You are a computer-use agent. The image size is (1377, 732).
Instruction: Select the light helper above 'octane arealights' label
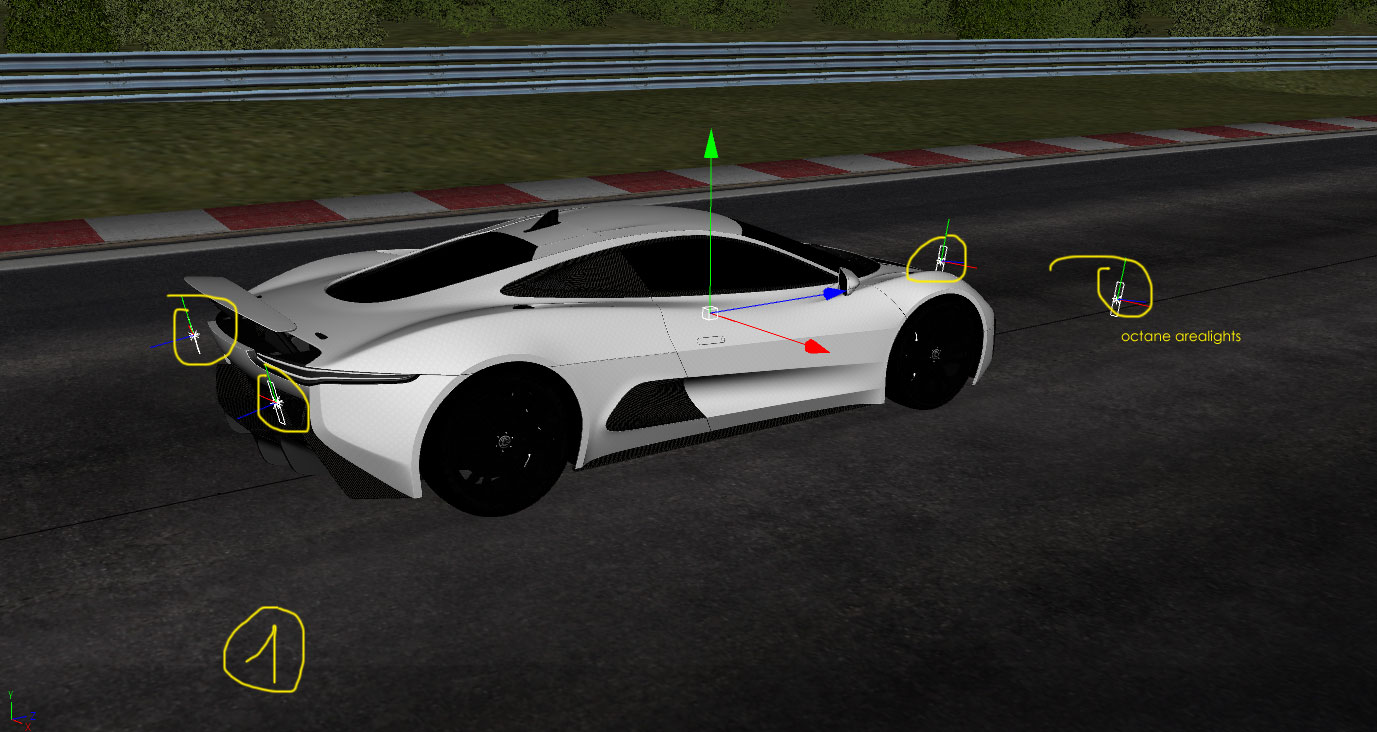coord(1118,294)
